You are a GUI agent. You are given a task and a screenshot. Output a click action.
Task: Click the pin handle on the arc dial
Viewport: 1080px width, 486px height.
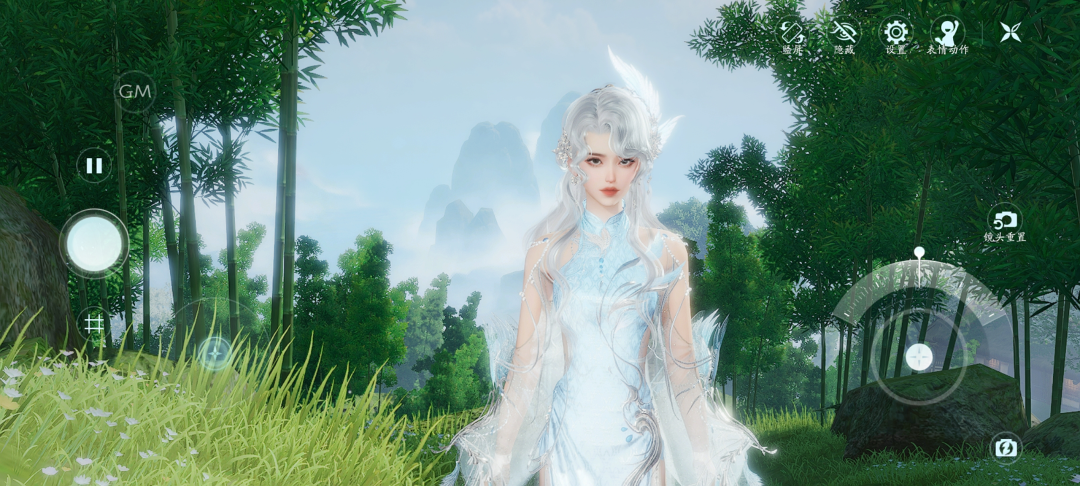918,253
